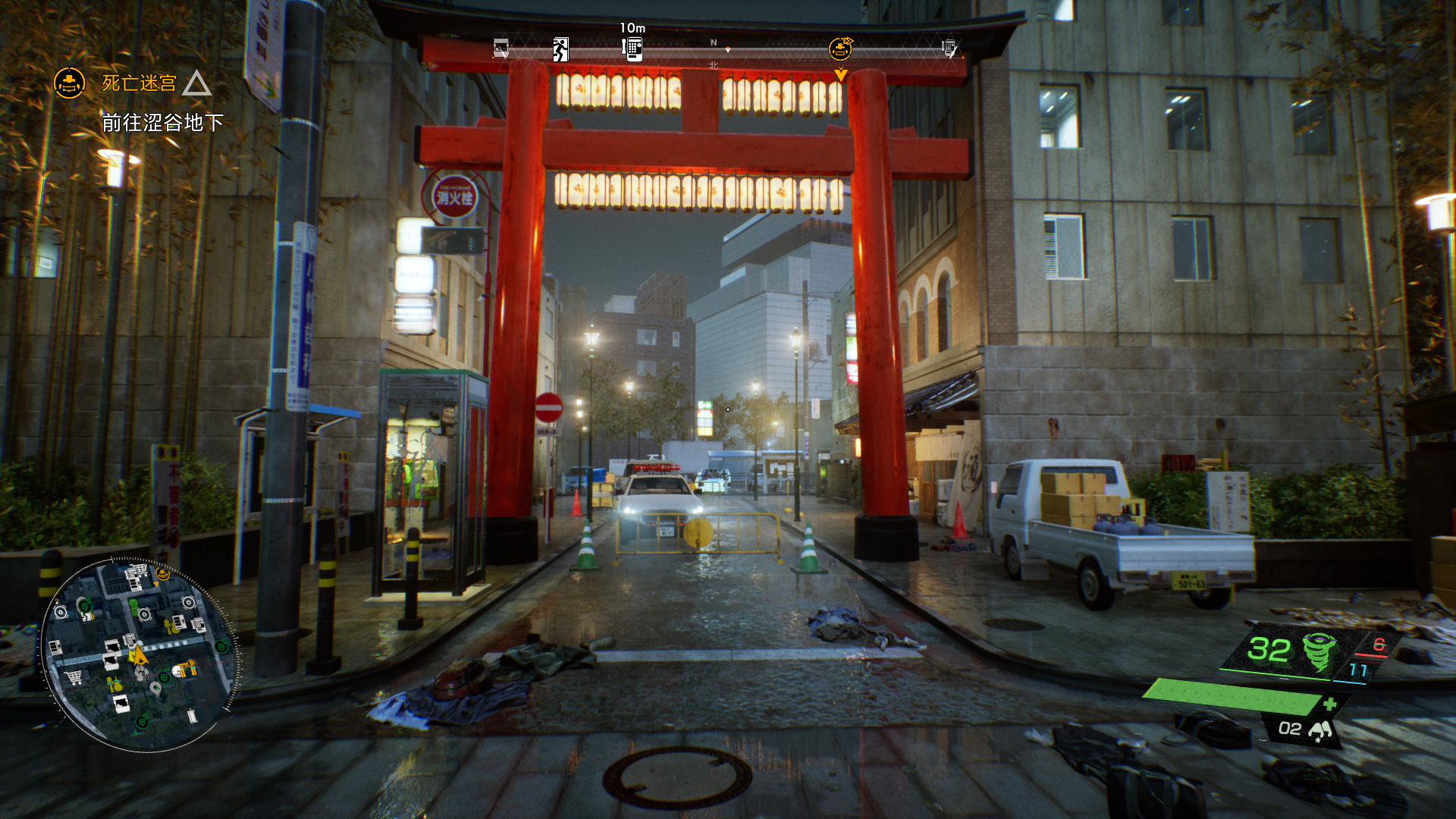Open the 死亡迷宫 quest tracker
This screenshot has height=819, width=1456.
click(x=140, y=83)
